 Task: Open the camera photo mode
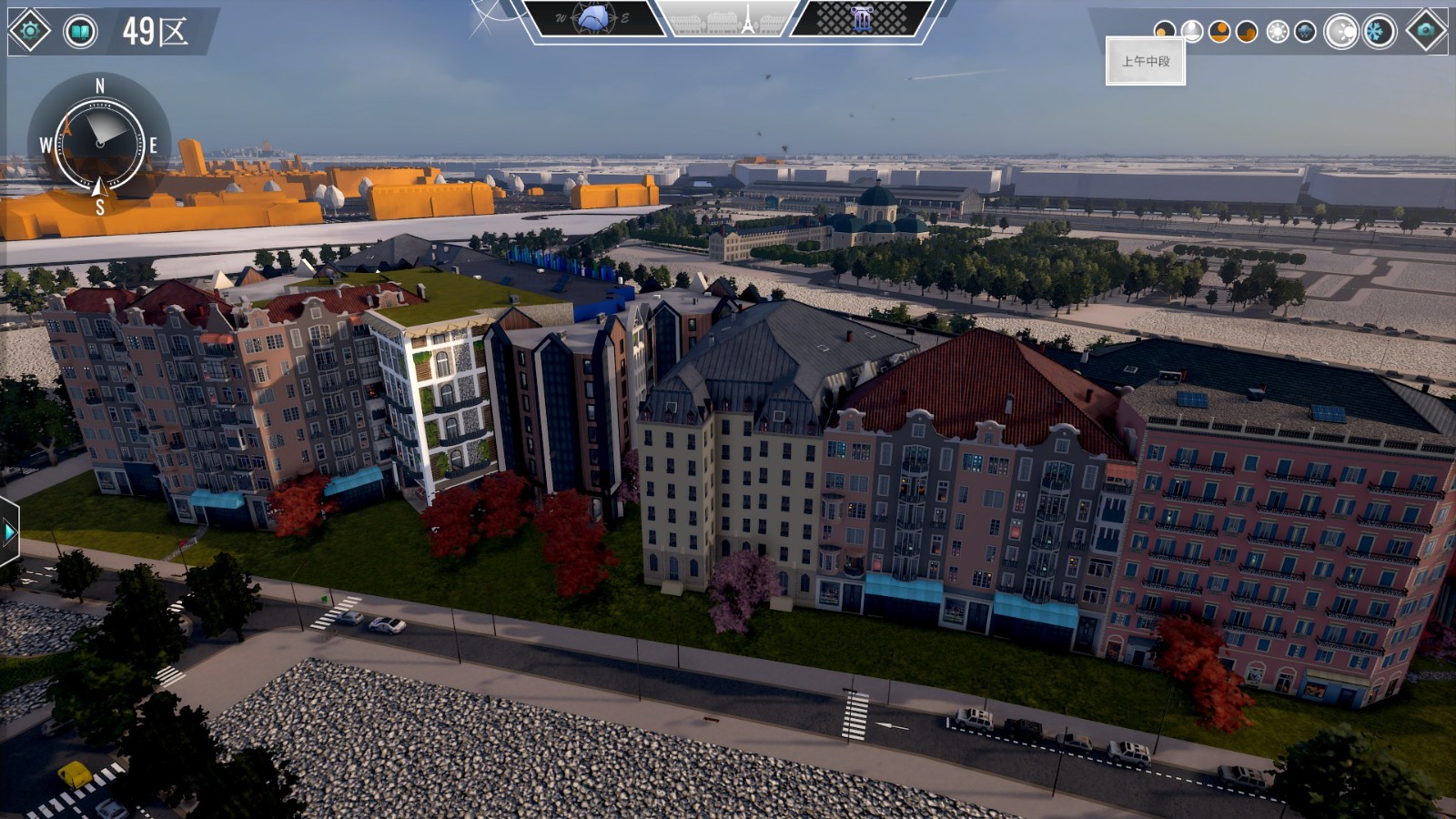(x=1425, y=31)
